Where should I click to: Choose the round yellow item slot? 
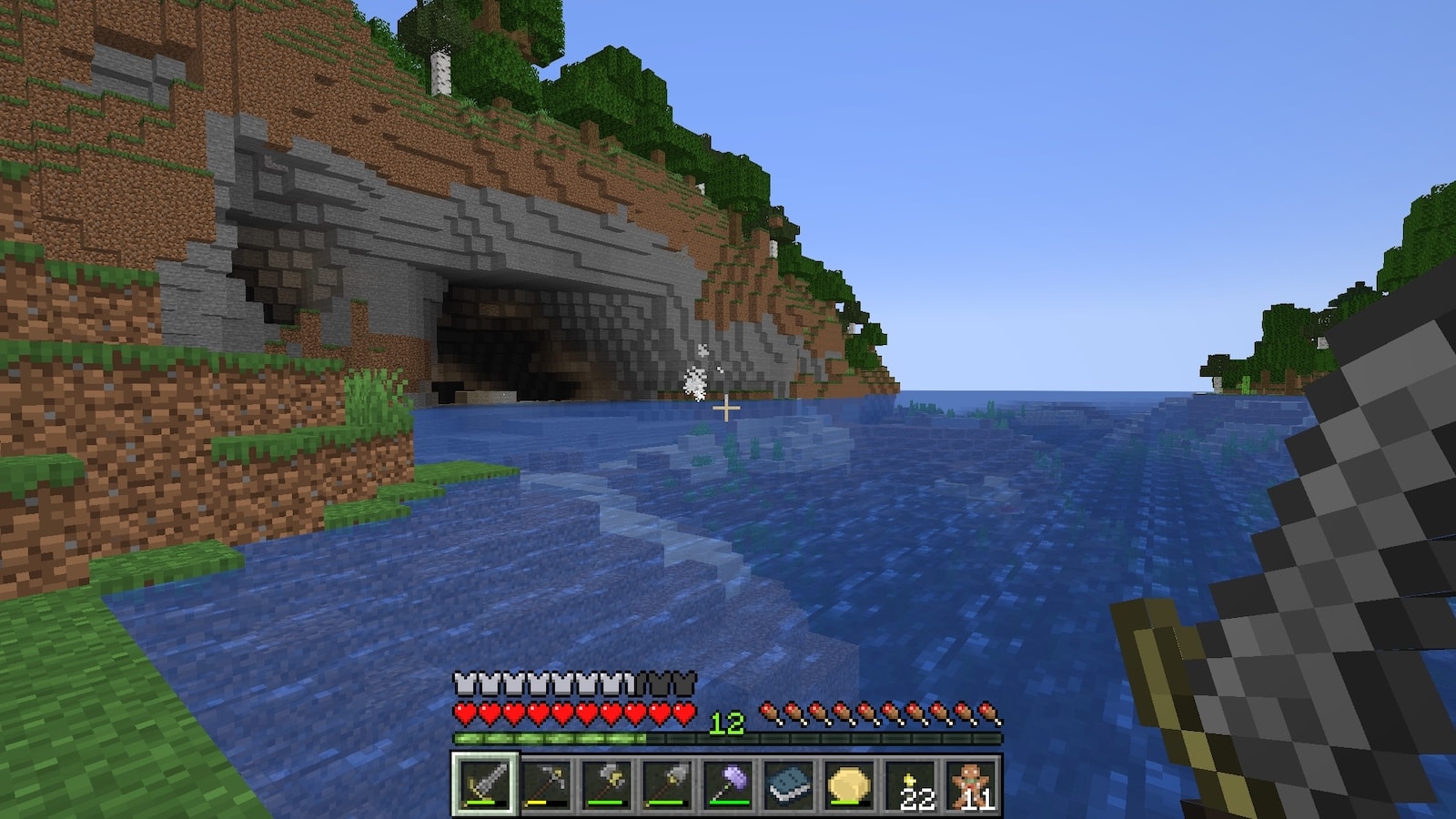click(x=850, y=783)
